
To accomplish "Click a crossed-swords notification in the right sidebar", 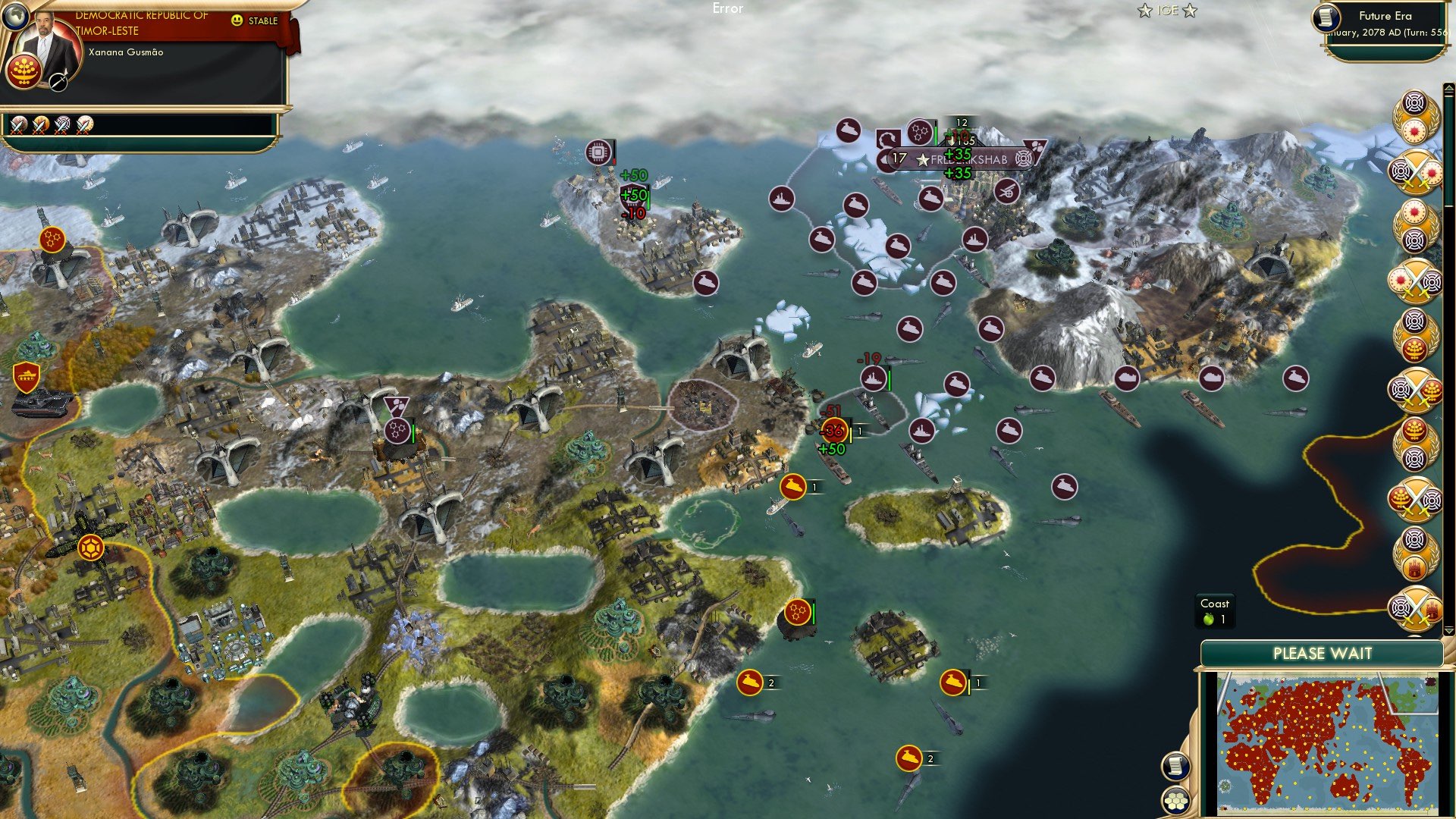I will click(x=1415, y=171).
